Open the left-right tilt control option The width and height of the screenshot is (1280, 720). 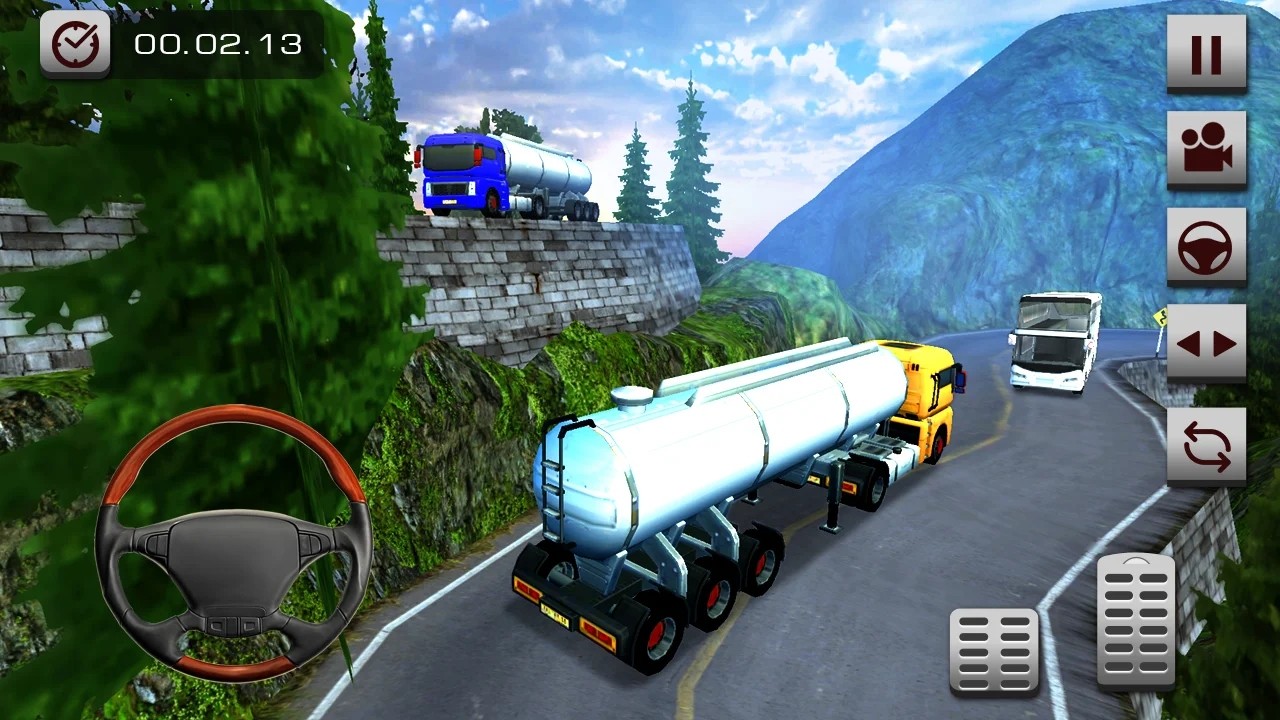(1207, 343)
